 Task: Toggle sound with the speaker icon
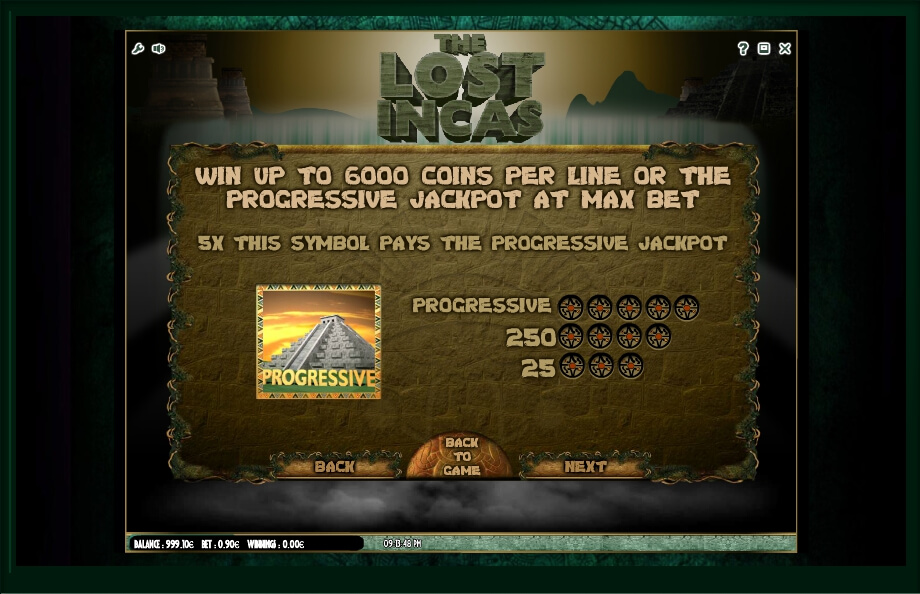pyautogui.click(x=158, y=48)
